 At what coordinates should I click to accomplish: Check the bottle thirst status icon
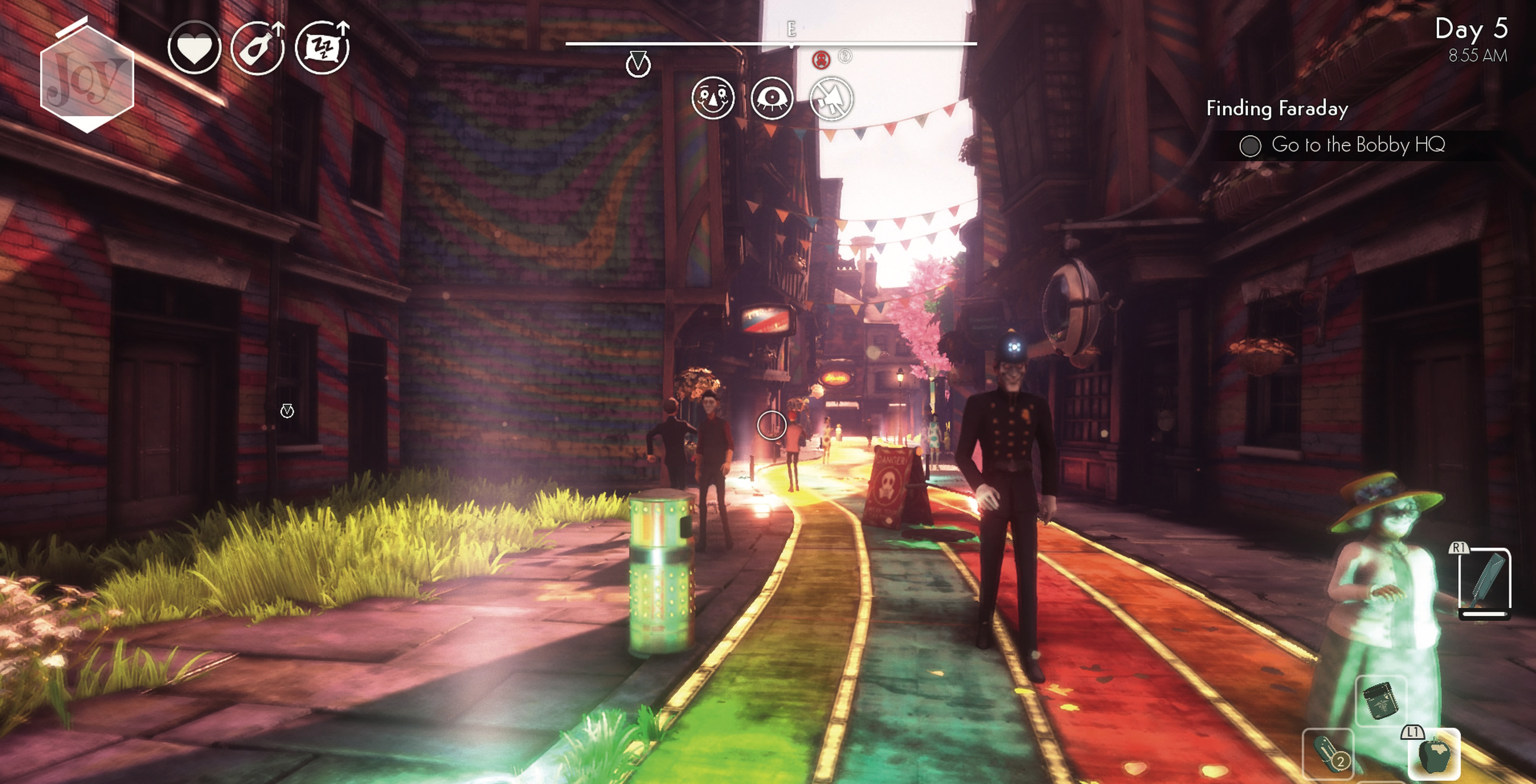(x=258, y=48)
